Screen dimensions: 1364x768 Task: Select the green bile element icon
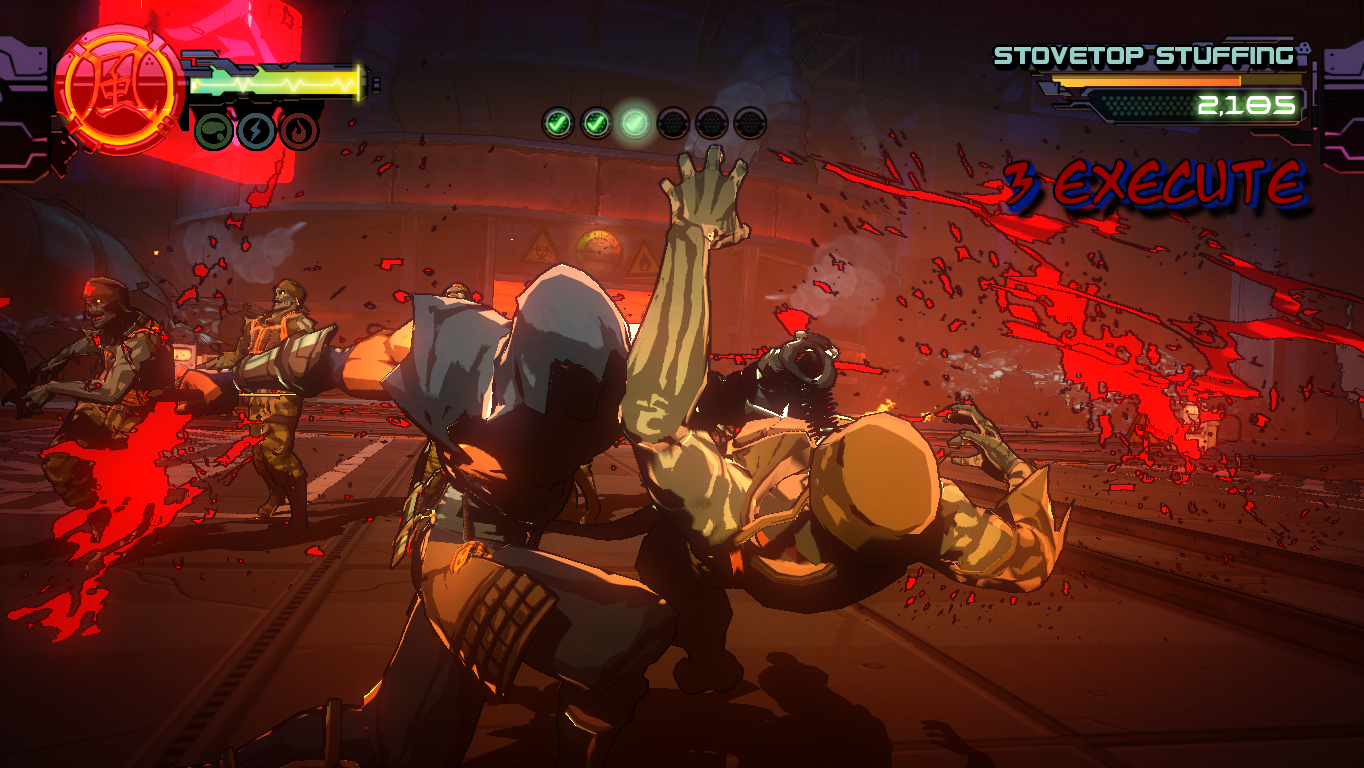pos(213,130)
